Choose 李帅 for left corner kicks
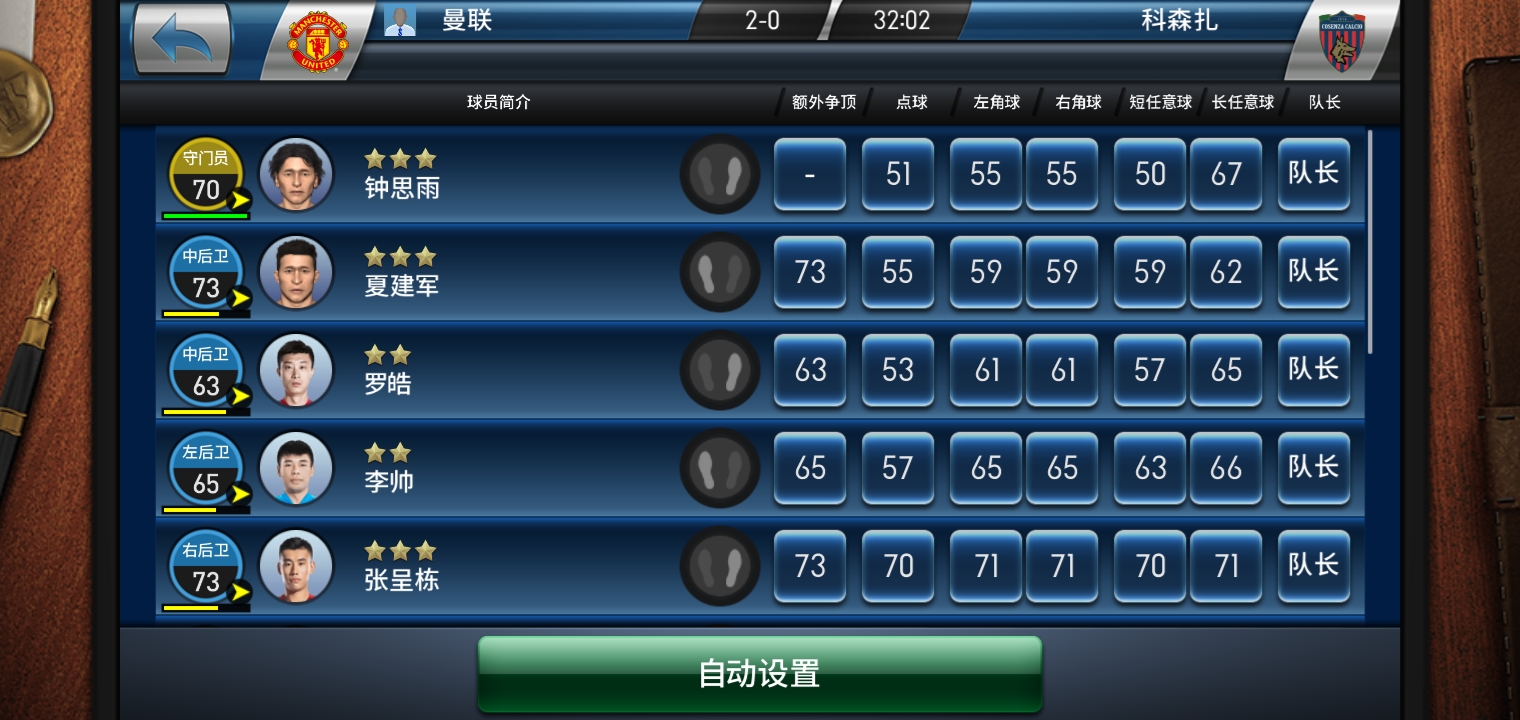Screen dimensions: 1520x720 [x=985, y=468]
